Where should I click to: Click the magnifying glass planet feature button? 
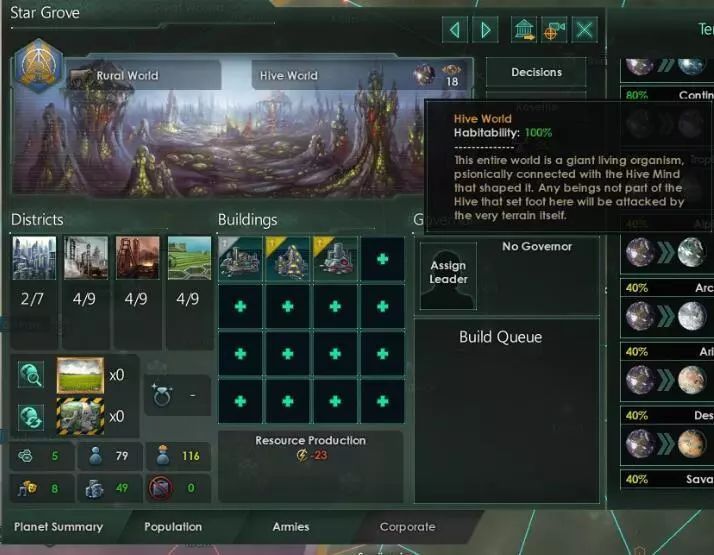30,375
